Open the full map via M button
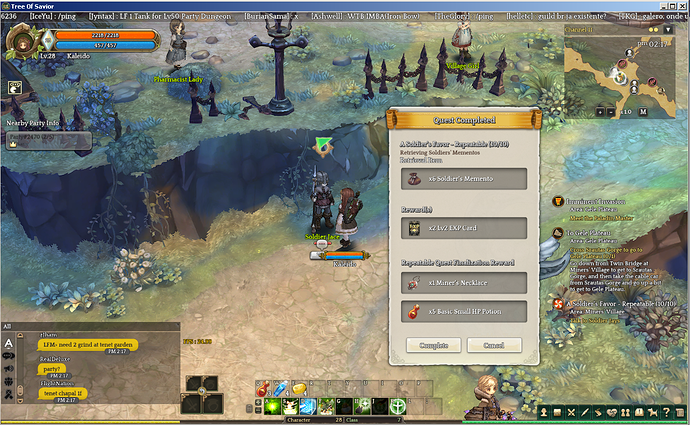The height and width of the screenshot is (425, 690). point(643,112)
